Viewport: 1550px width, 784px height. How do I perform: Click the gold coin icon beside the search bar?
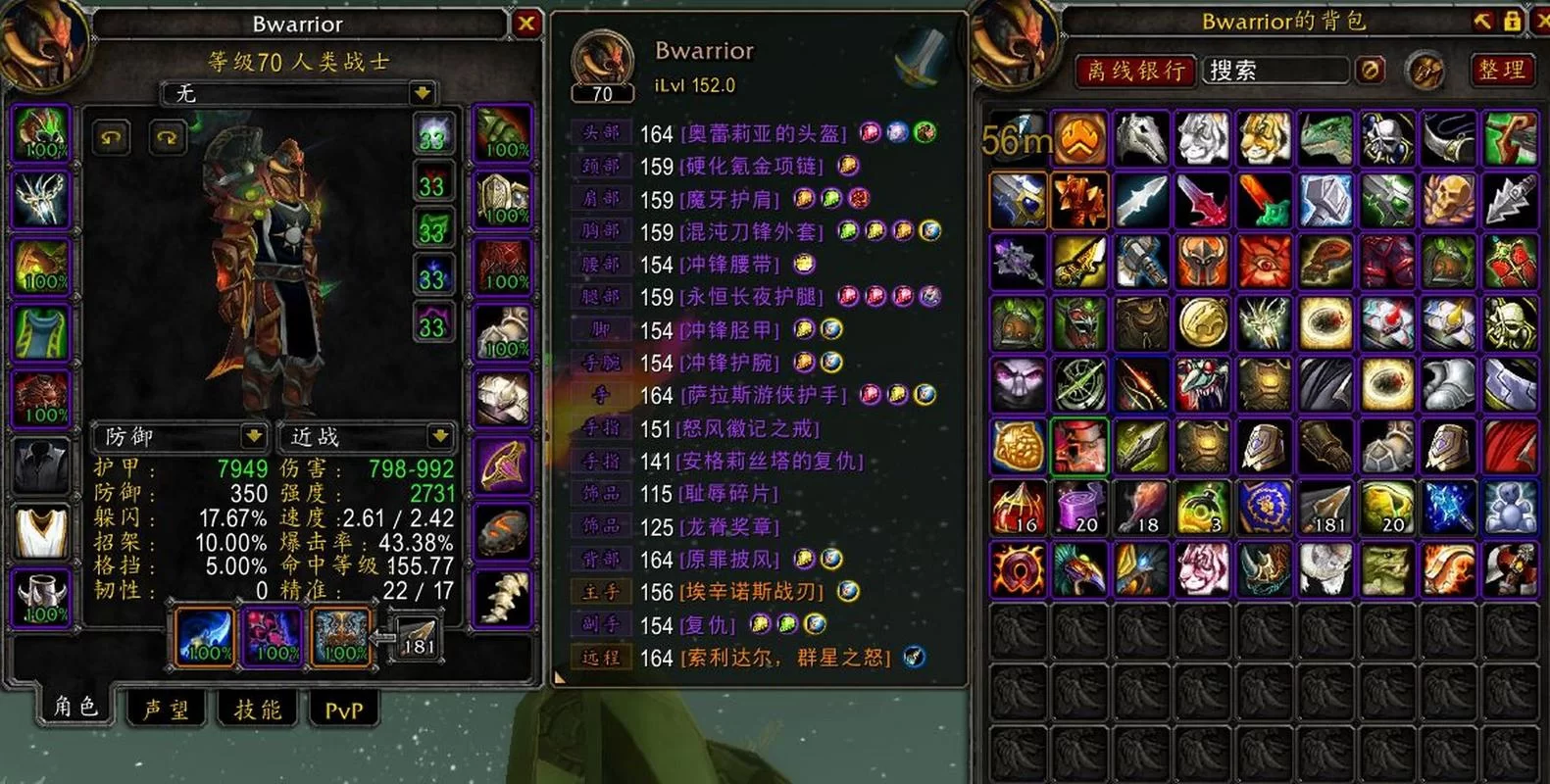[x=1370, y=70]
